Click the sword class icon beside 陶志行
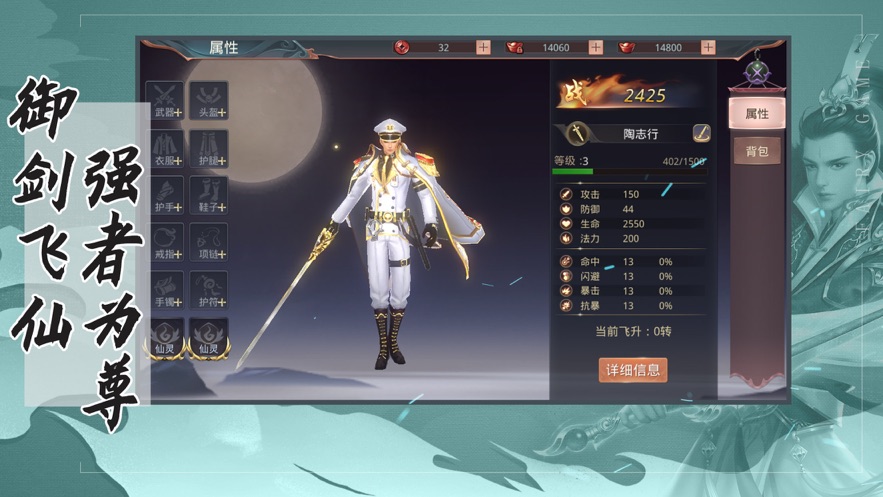This screenshot has width=883, height=497. pos(578,133)
